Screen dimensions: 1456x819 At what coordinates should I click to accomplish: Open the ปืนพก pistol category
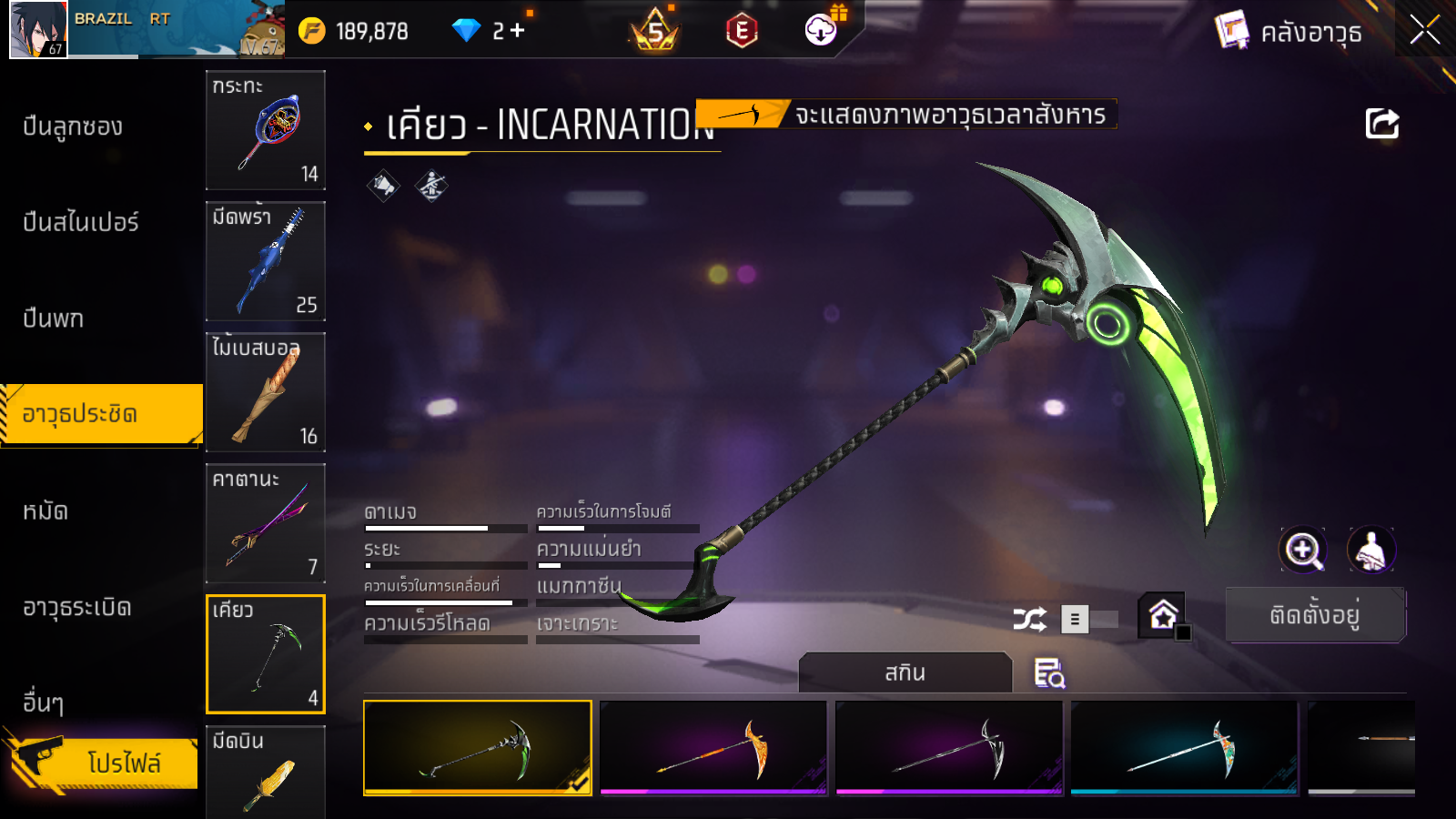[x=54, y=318]
